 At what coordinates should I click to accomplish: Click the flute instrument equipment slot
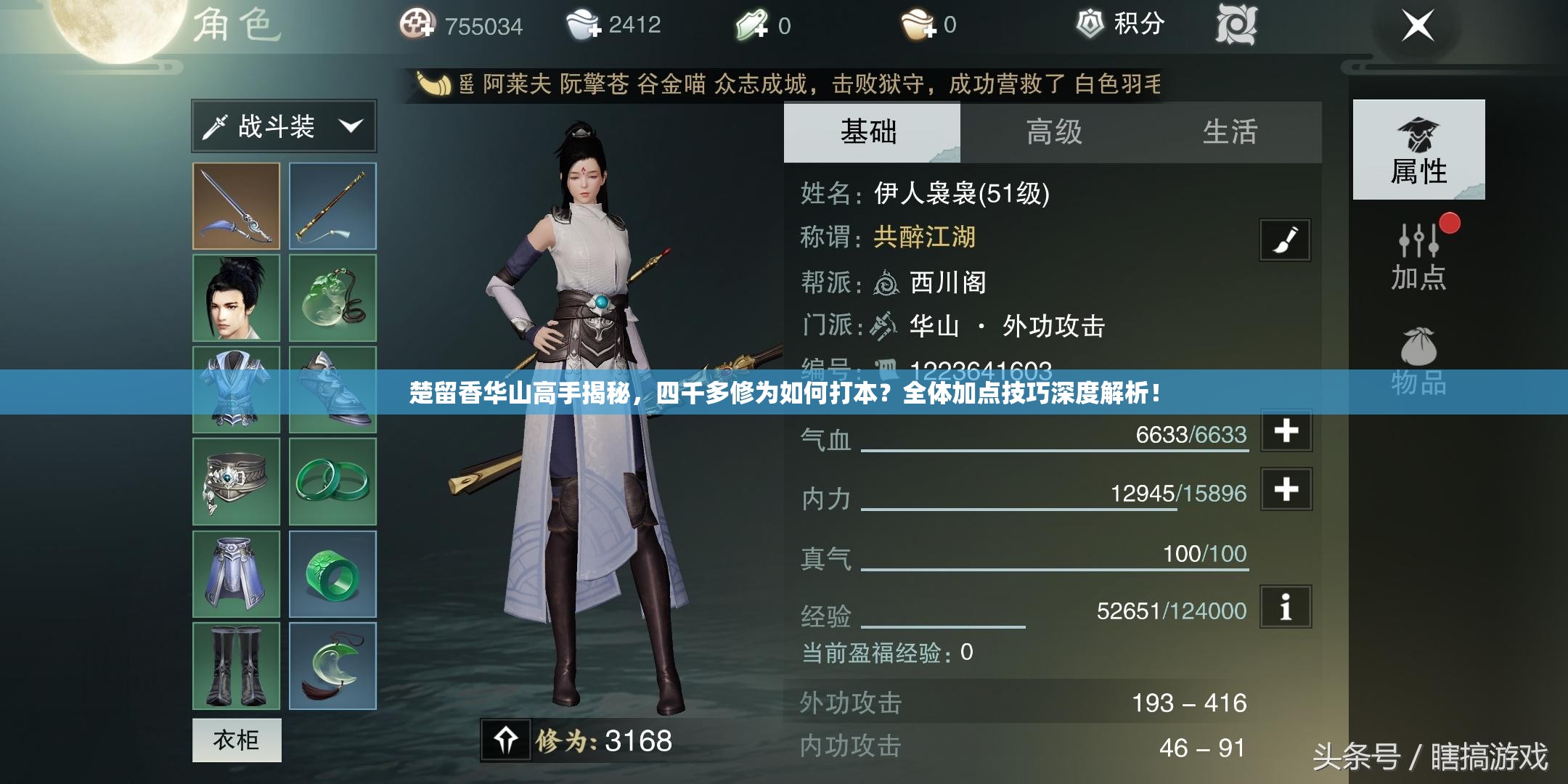pyautogui.click(x=332, y=205)
